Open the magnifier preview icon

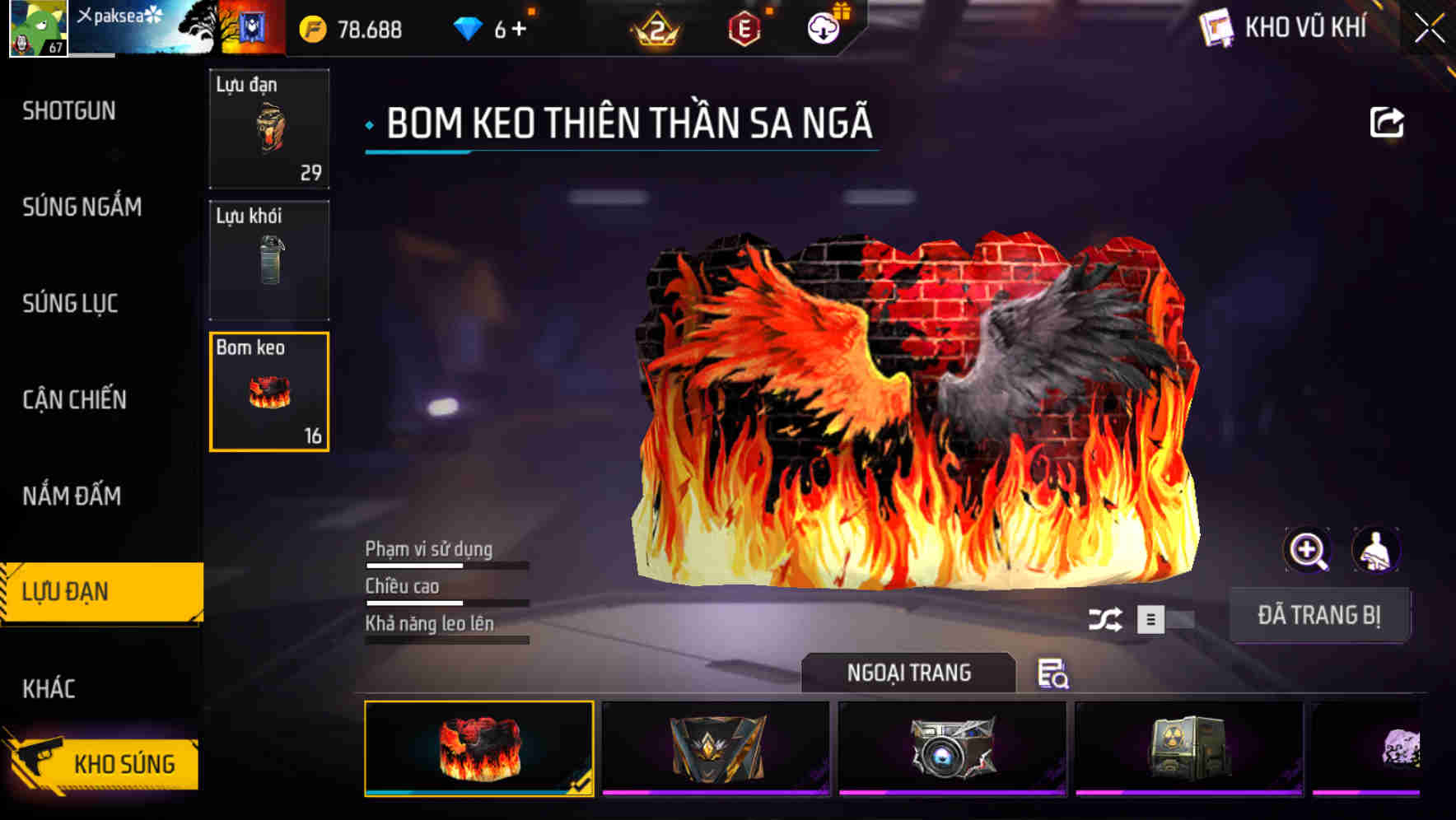tap(1308, 549)
